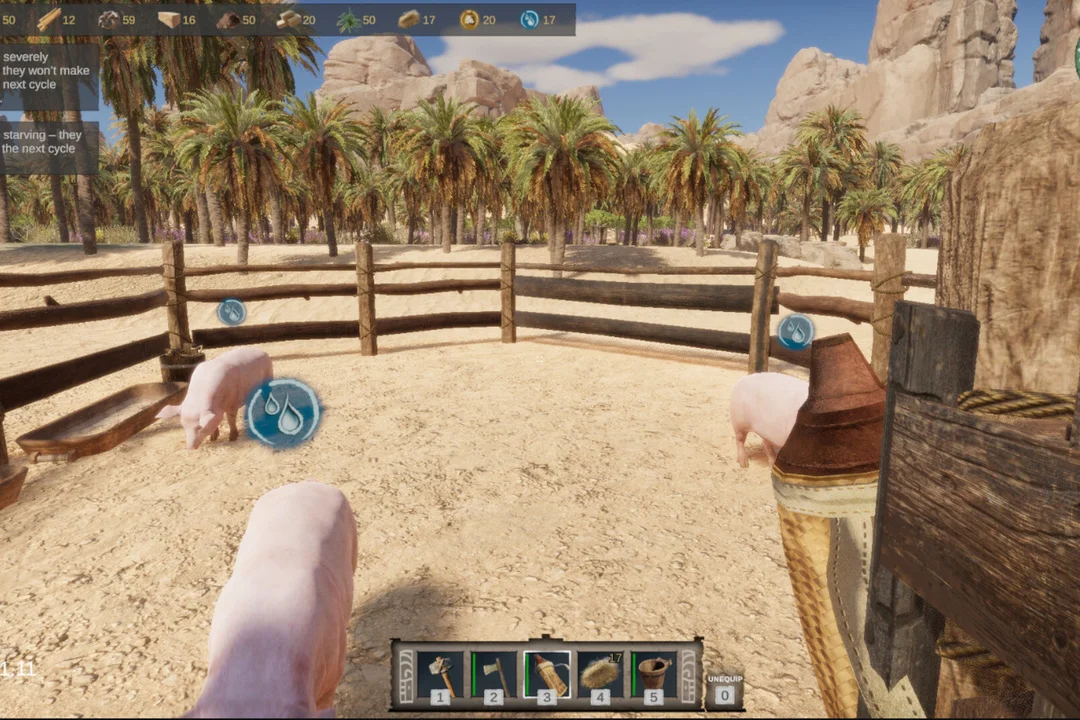Screen dimensions: 1080x720
Task: Open the 'severely' warning notification
Action: click(48, 71)
